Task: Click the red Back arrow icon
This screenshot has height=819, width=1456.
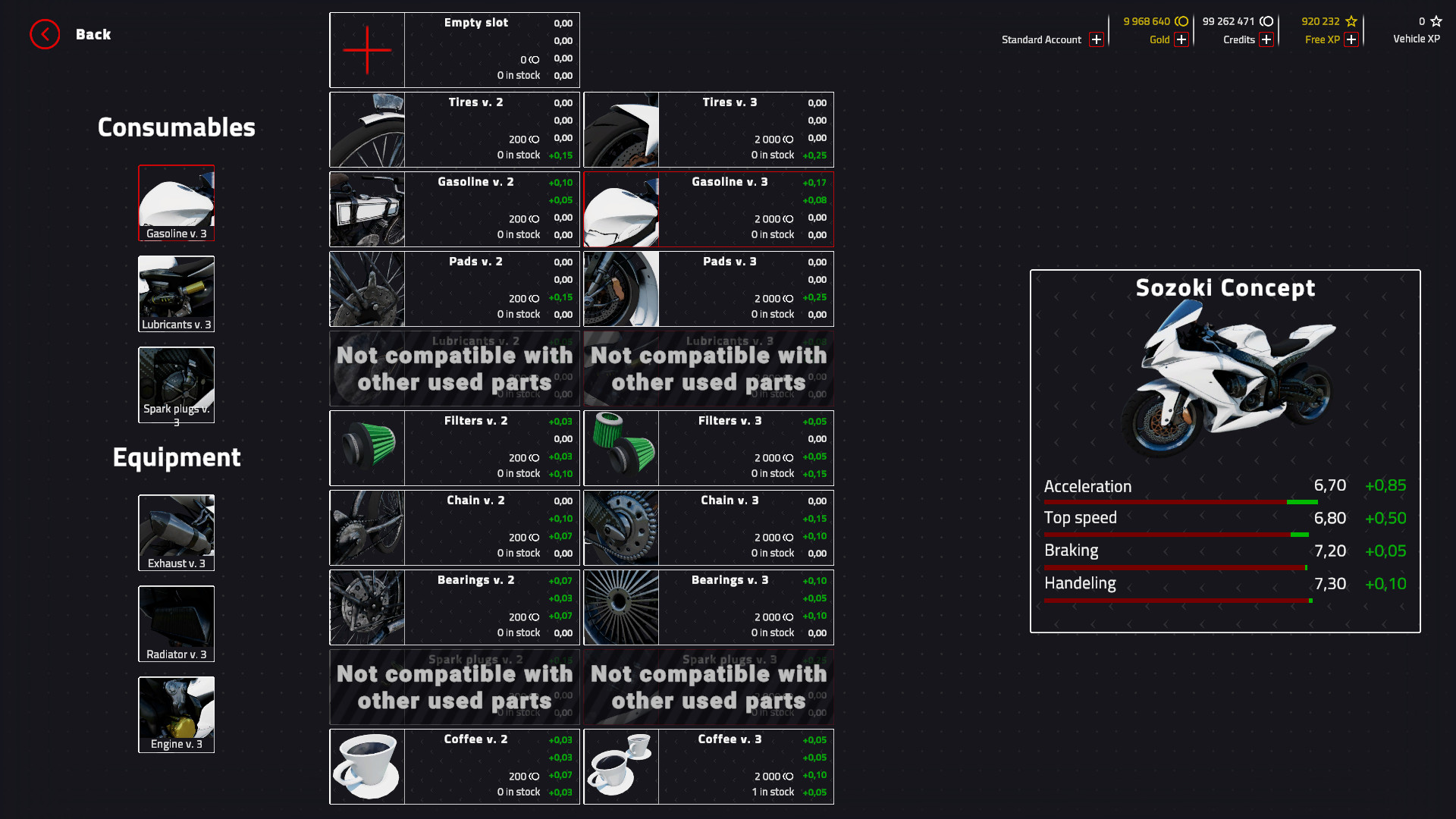Action: coord(45,34)
